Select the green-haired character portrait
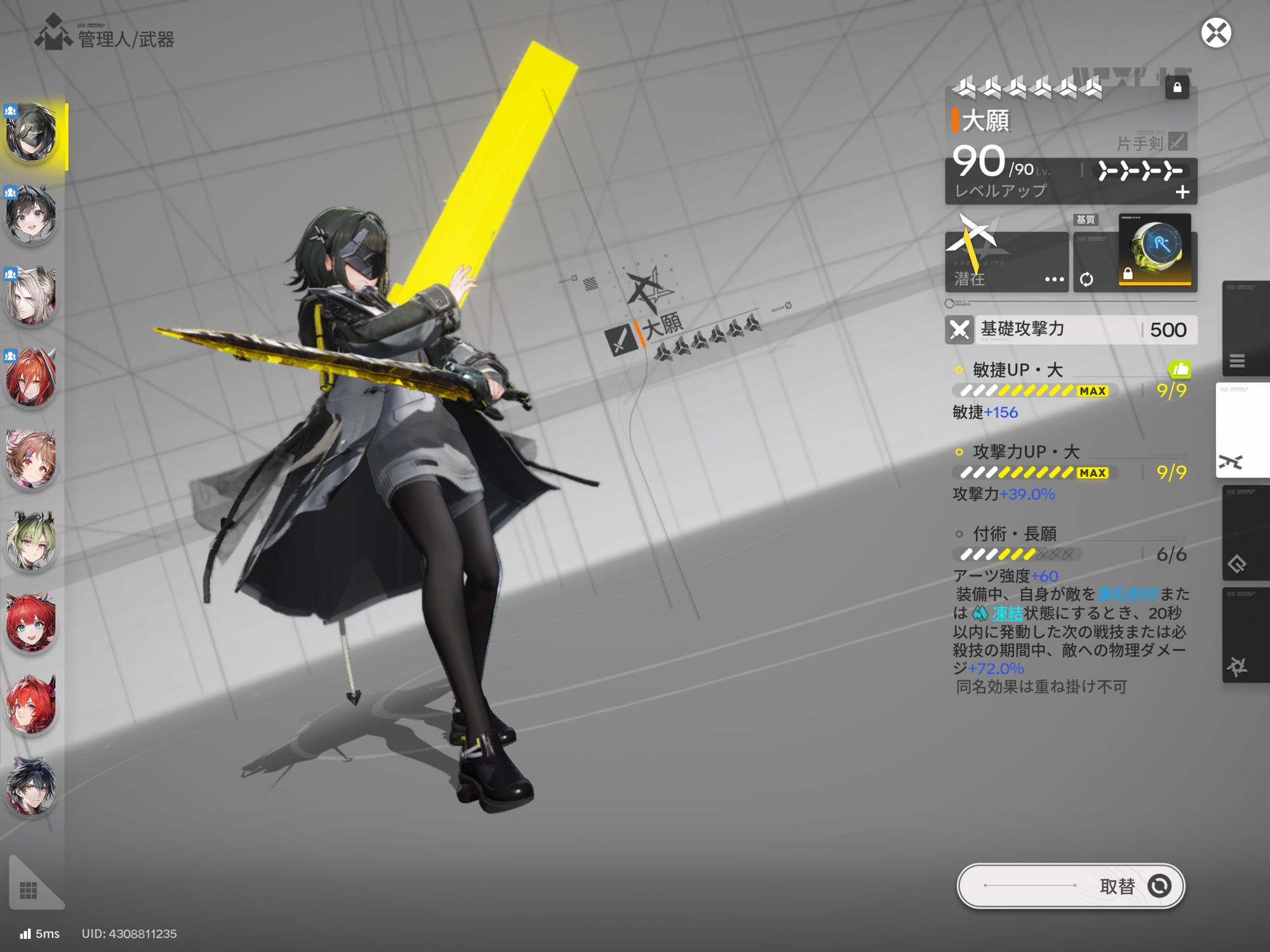Viewport: 1270px width, 952px height. pyautogui.click(x=30, y=540)
